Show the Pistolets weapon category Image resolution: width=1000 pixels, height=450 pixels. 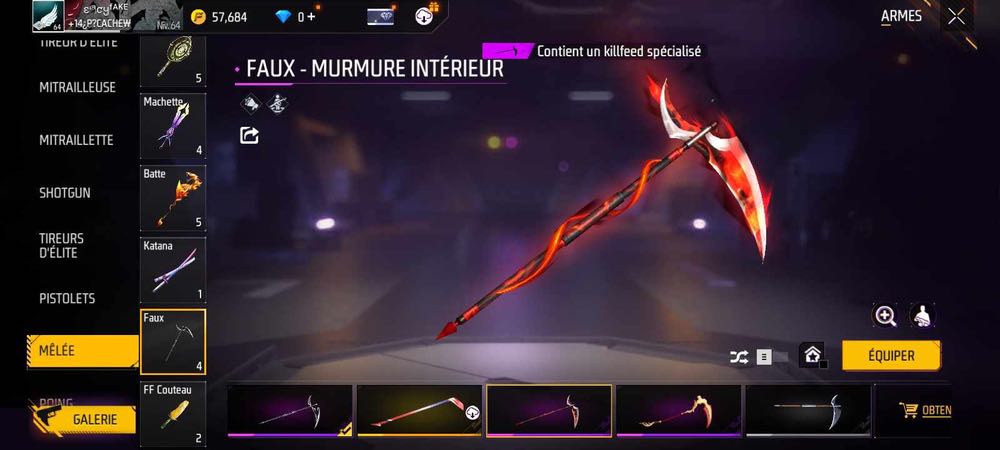[x=67, y=298]
